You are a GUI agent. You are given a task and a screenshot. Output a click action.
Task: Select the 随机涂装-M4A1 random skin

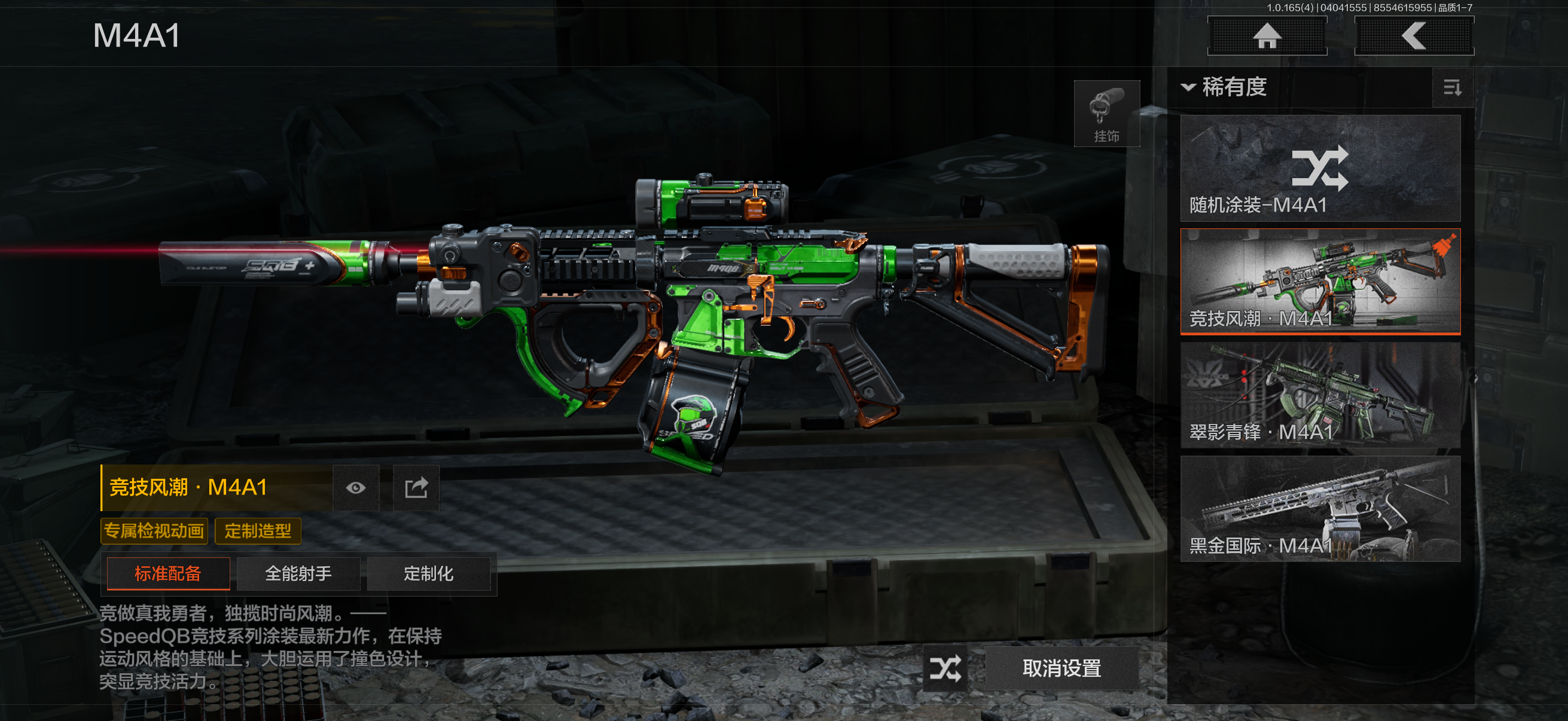(x=1320, y=169)
